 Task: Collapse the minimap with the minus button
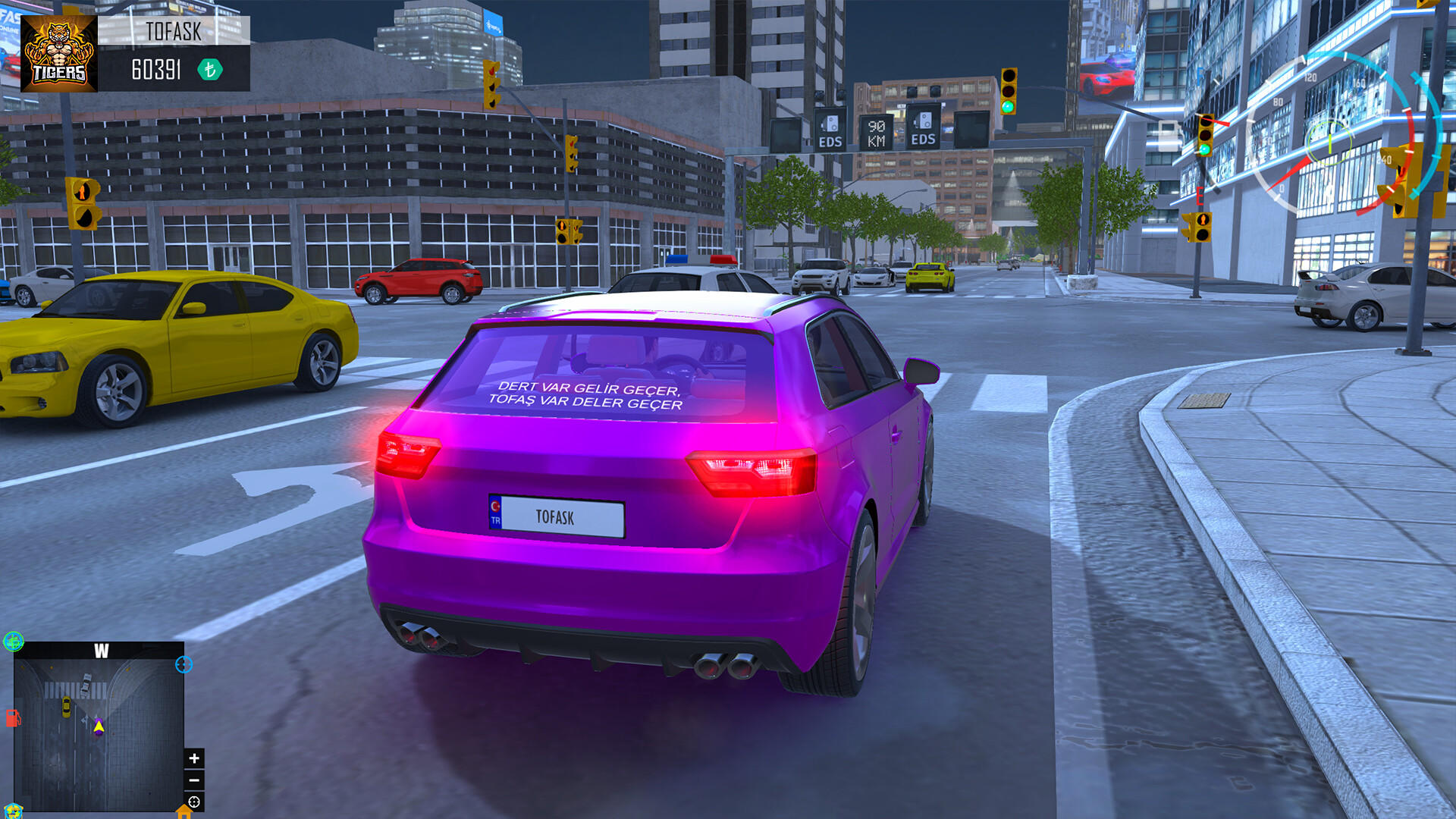tap(193, 780)
